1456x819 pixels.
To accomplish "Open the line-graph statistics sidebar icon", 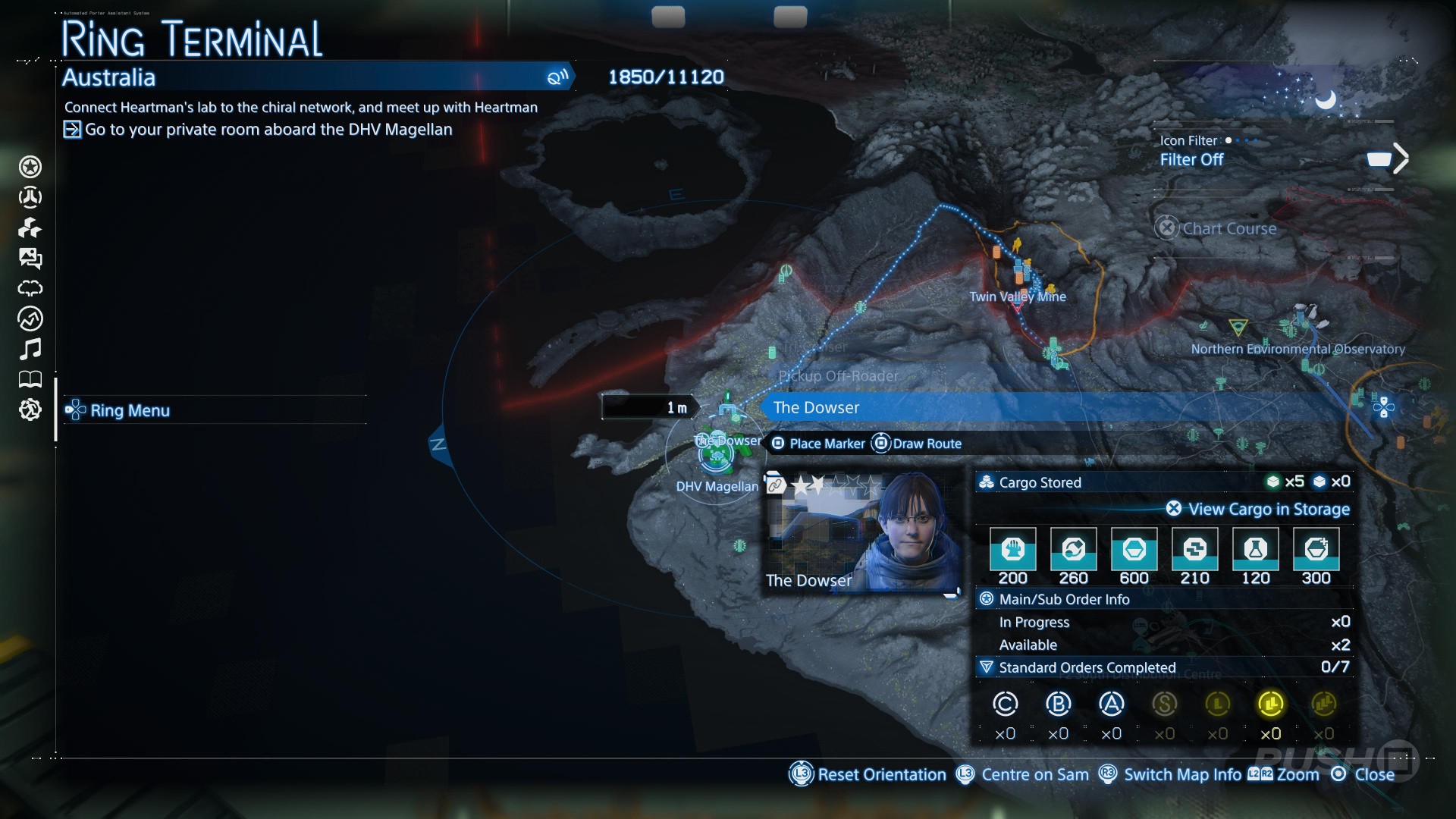I will (30, 318).
